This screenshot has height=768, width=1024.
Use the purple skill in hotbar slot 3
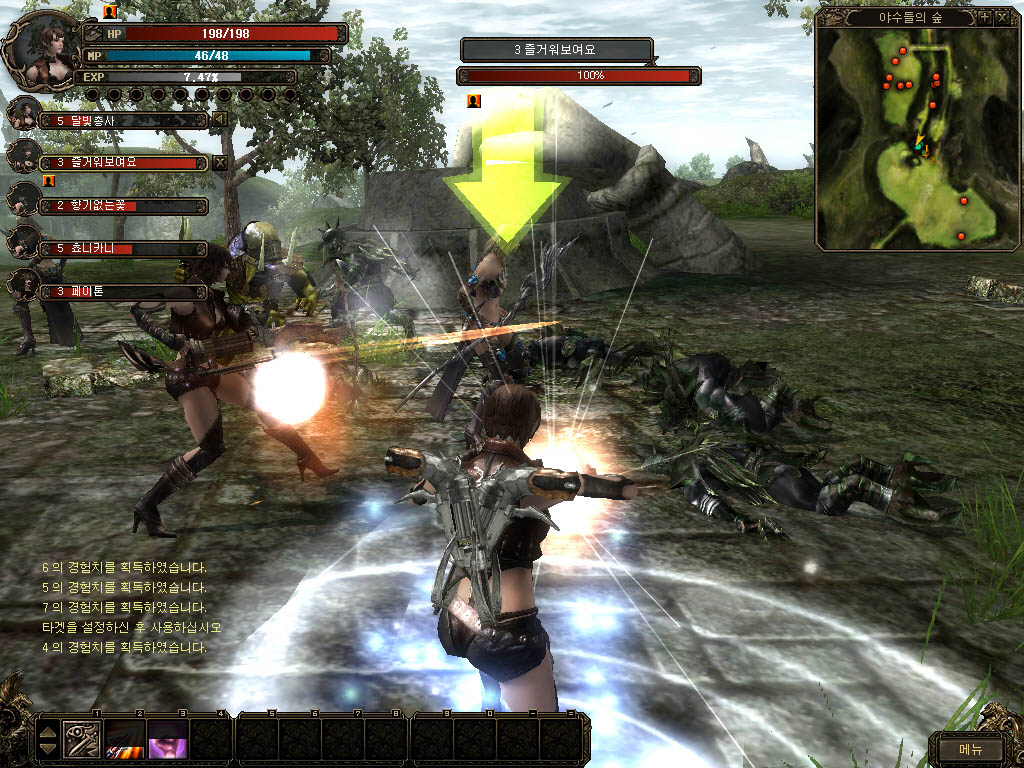click(166, 739)
